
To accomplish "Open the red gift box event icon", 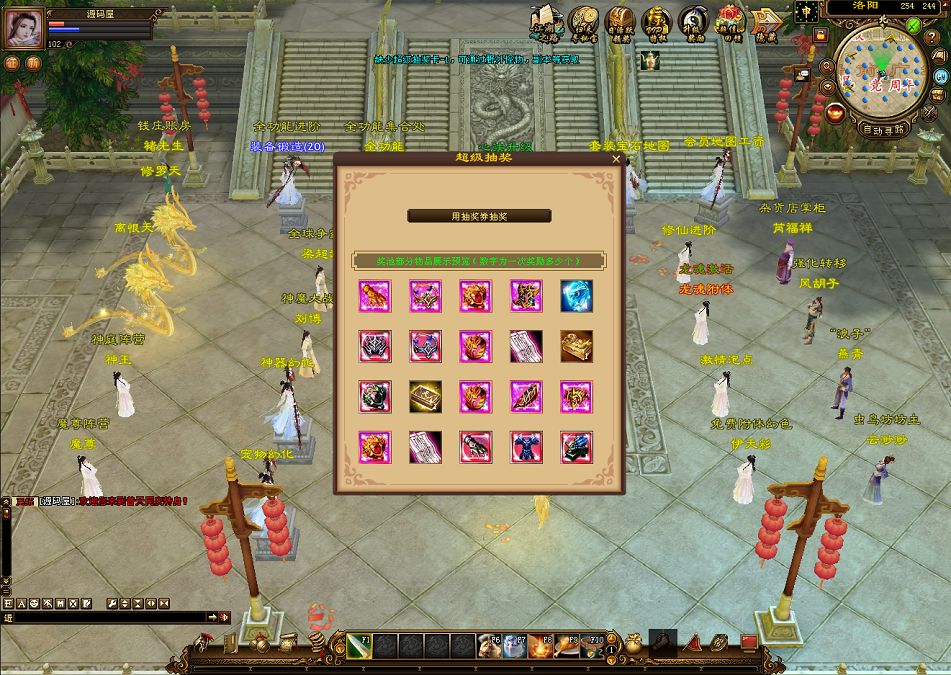I will [x=730, y=22].
